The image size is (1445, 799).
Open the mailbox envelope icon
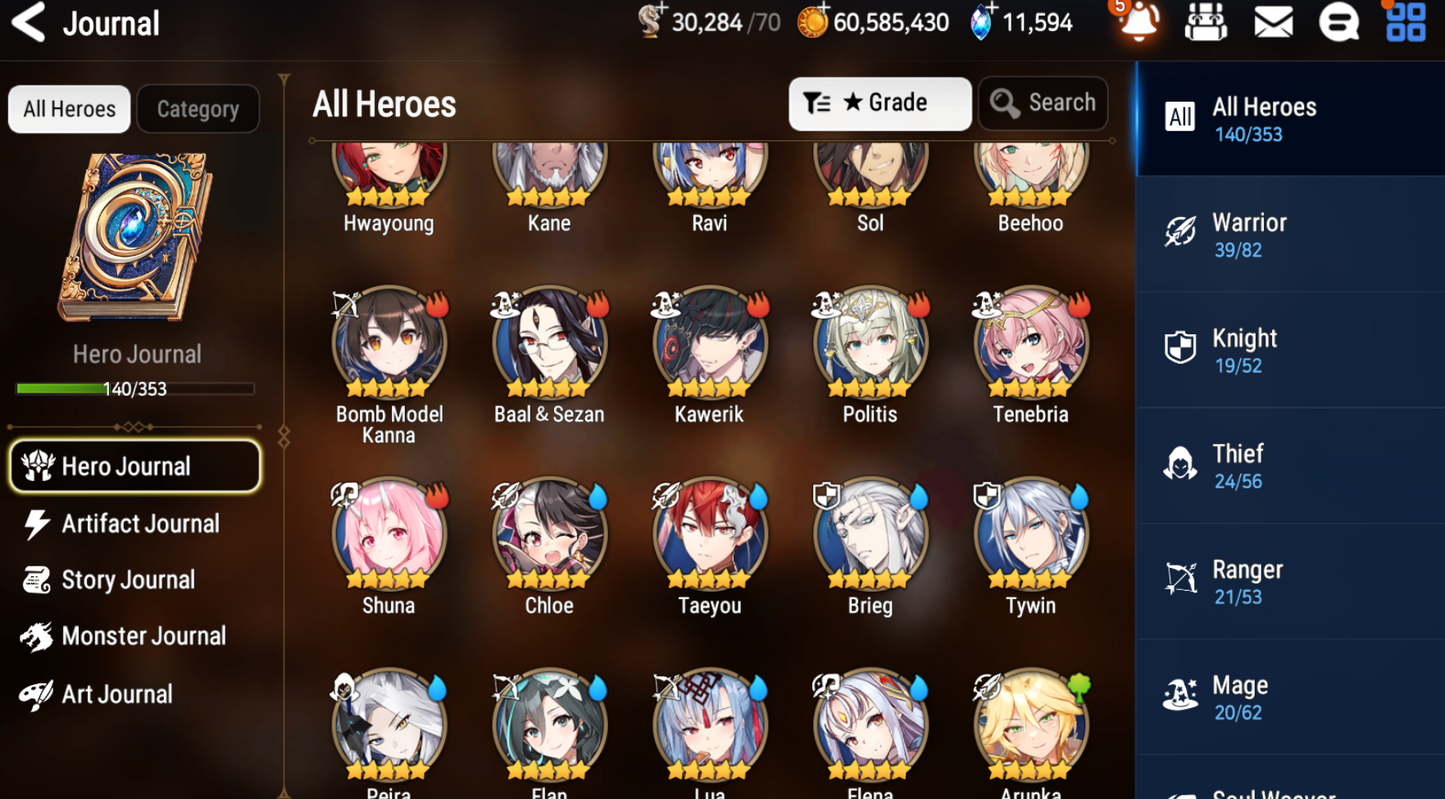click(1273, 22)
